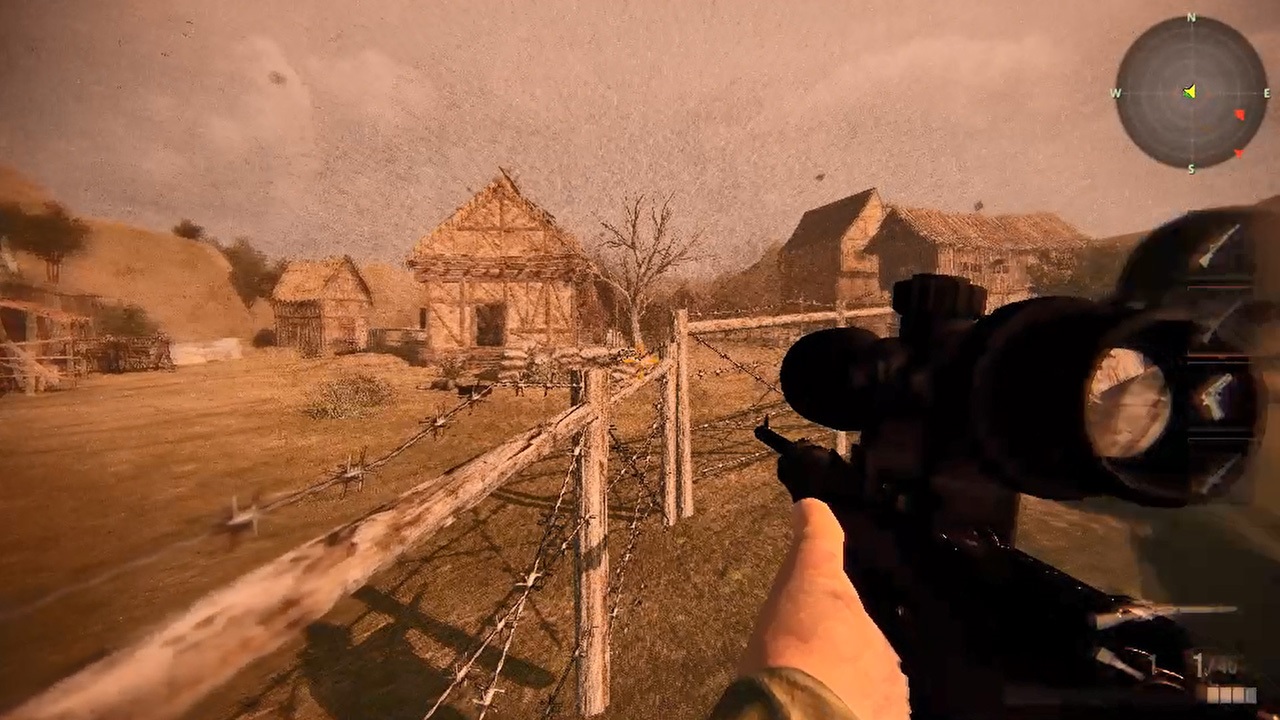The height and width of the screenshot is (720, 1280).
Task: Select the sniper rifle from the weapon wheel
Action: click(1219, 247)
